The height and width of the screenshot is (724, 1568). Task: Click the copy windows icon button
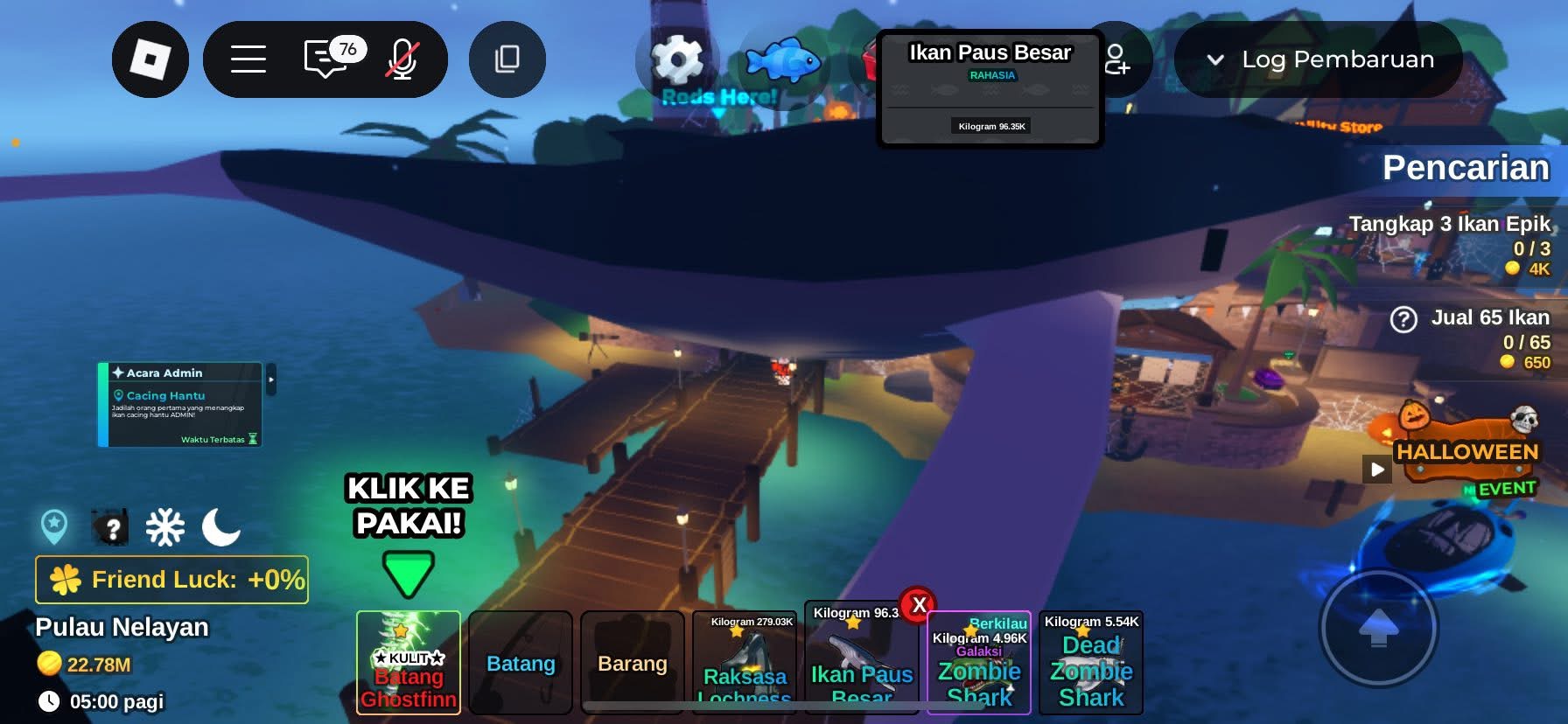[x=507, y=59]
